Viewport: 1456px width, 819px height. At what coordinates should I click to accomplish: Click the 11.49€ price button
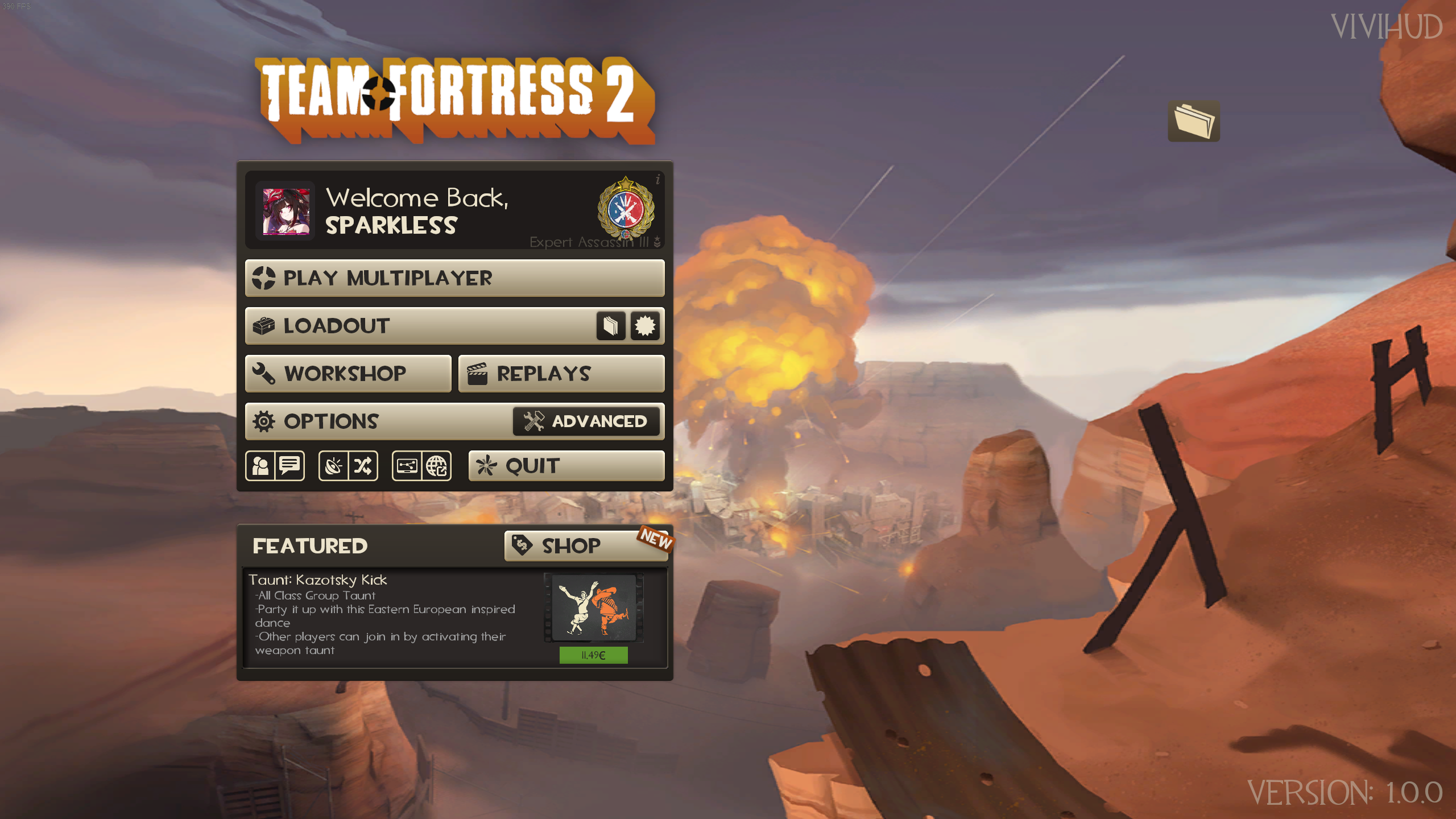tap(593, 655)
